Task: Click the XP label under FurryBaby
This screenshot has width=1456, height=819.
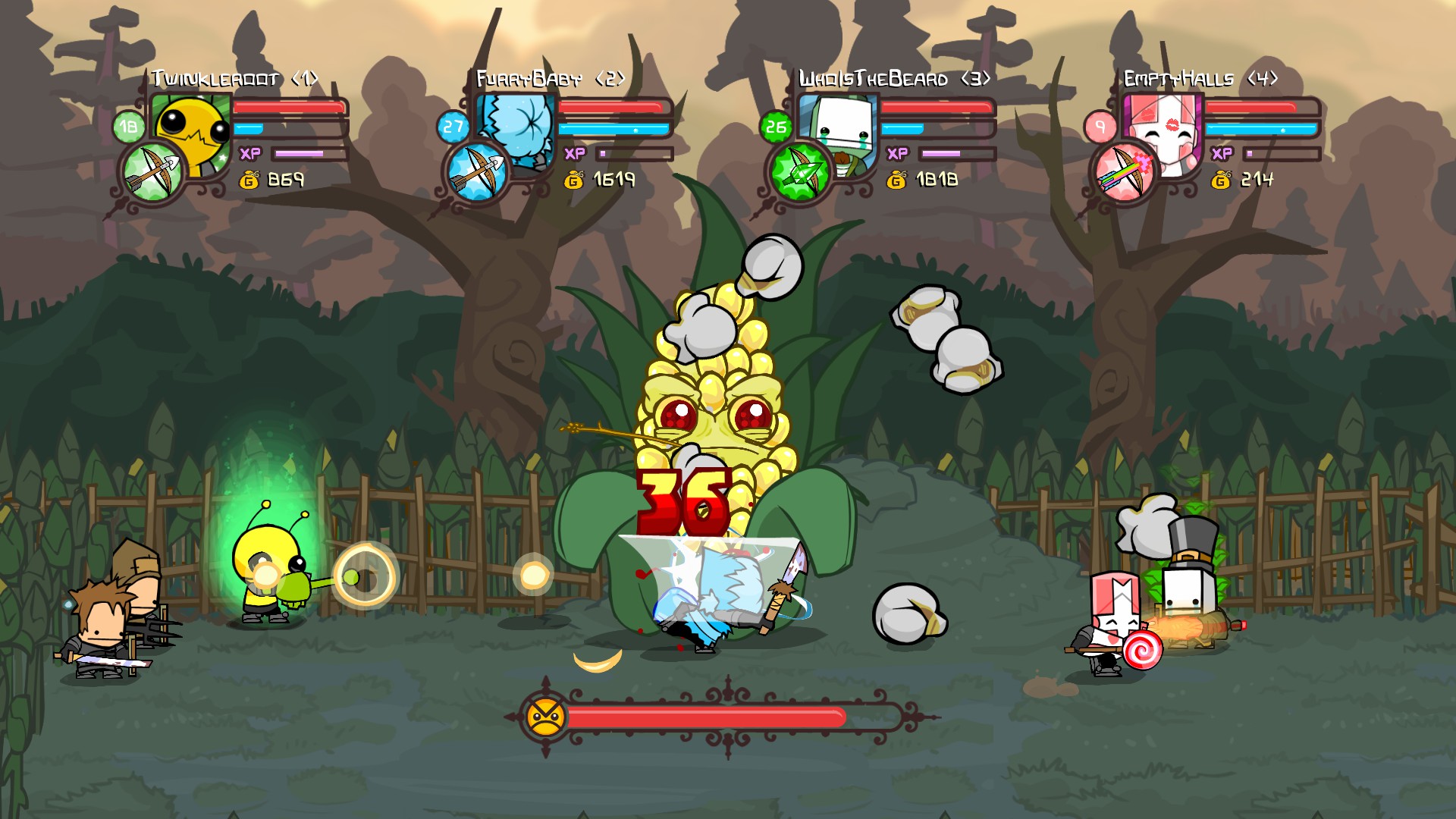Action: click(576, 152)
